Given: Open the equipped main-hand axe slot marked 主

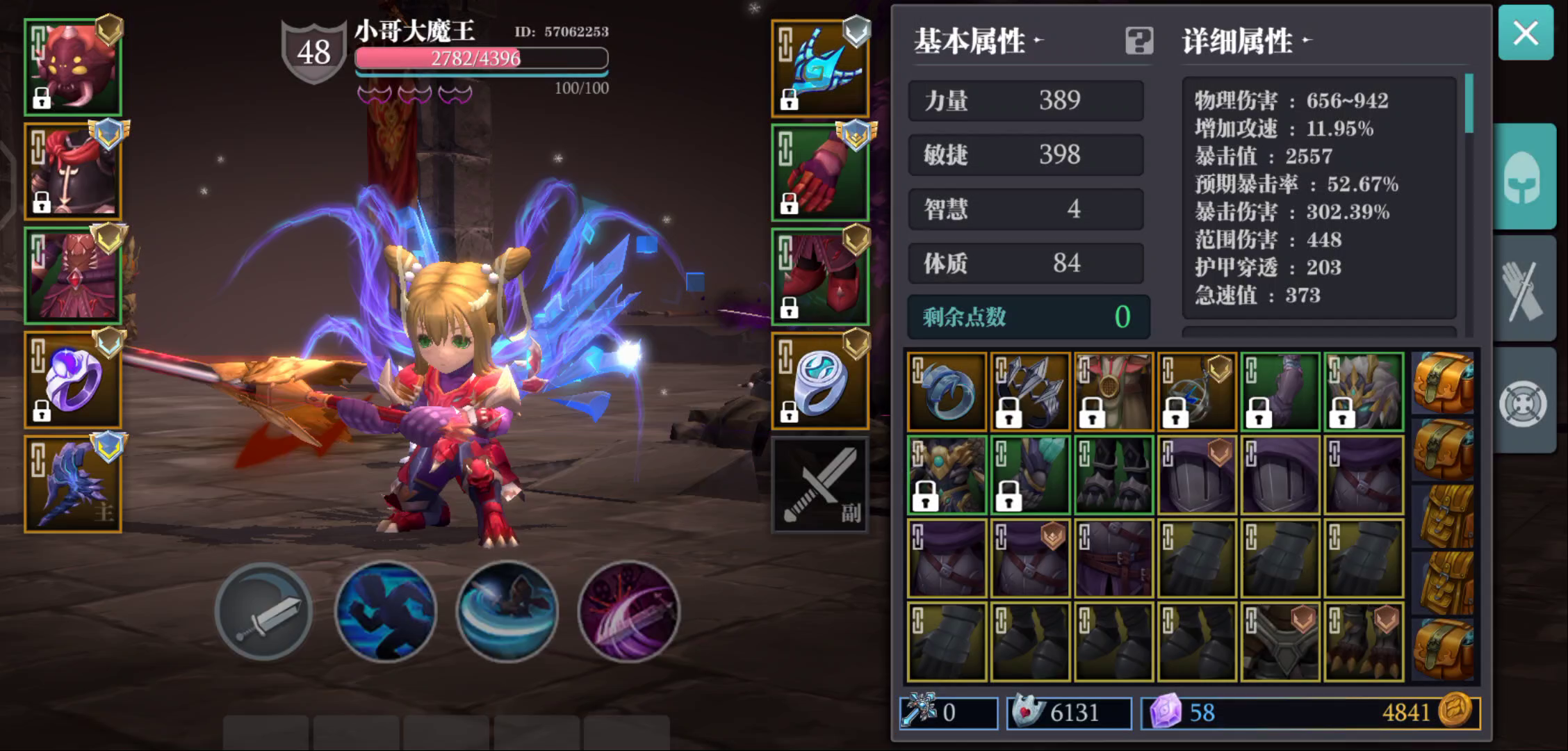Looking at the screenshot, I should tap(72, 483).
